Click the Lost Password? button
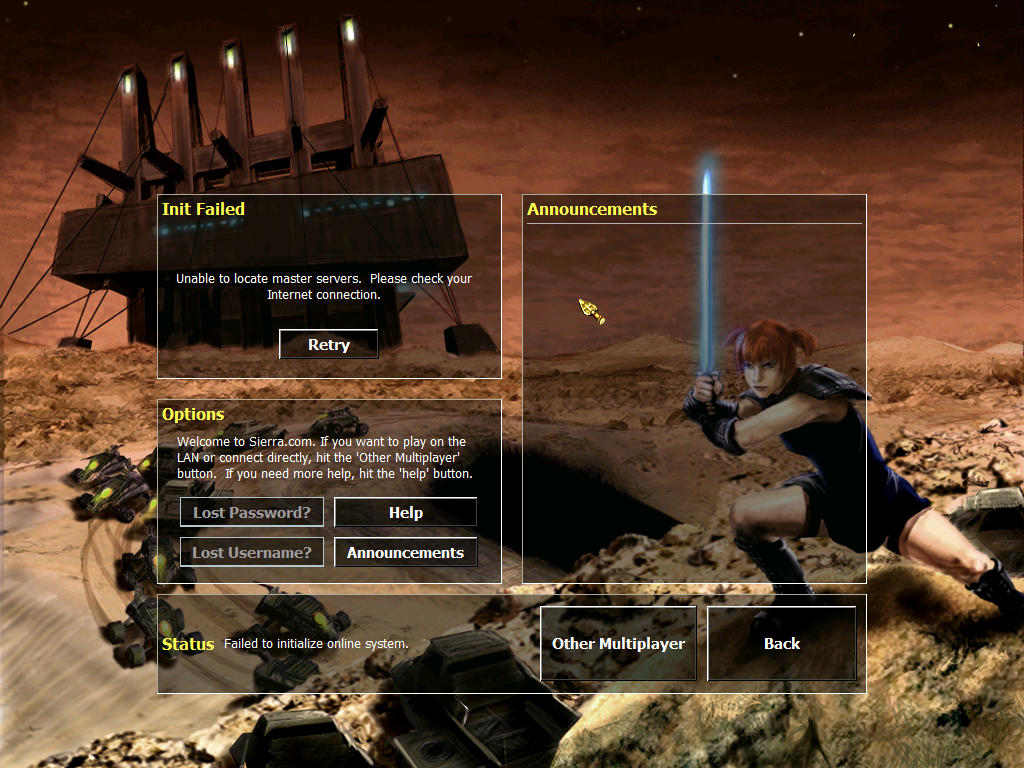 coord(252,512)
